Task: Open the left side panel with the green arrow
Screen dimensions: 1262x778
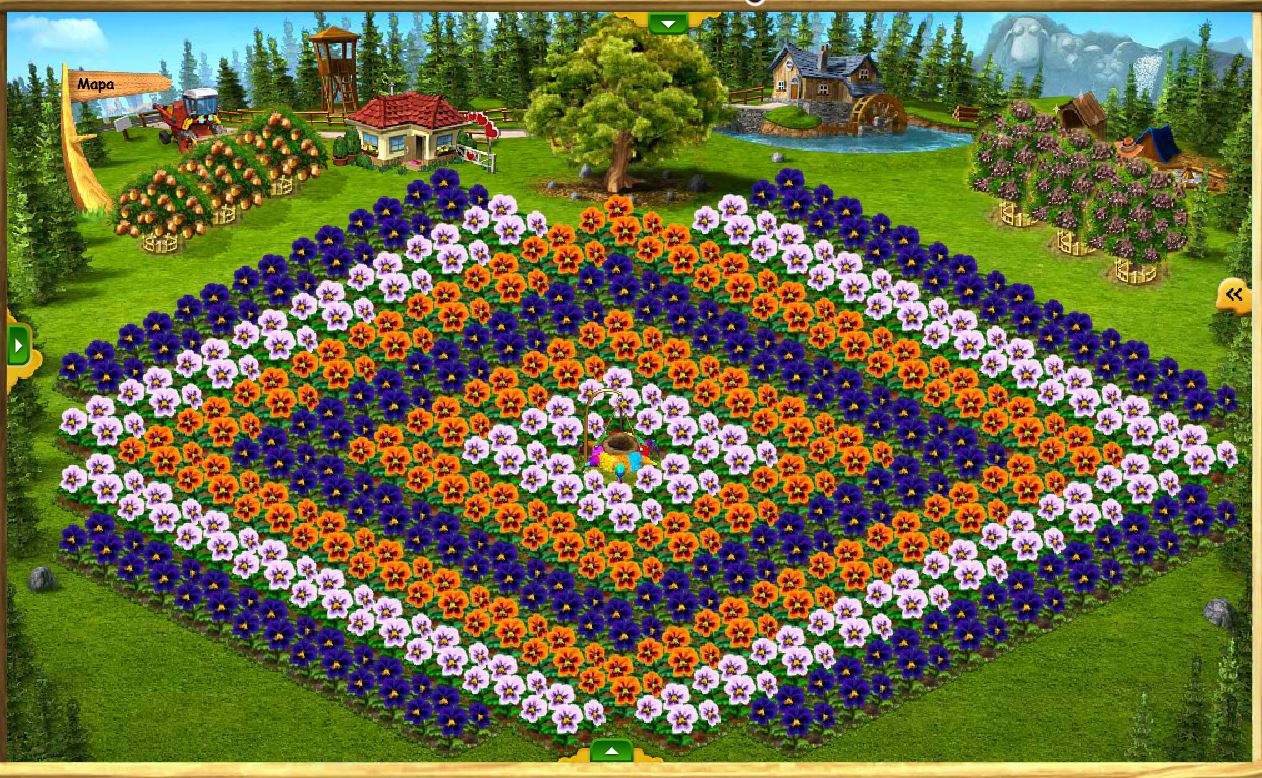Action: coord(18,346)
